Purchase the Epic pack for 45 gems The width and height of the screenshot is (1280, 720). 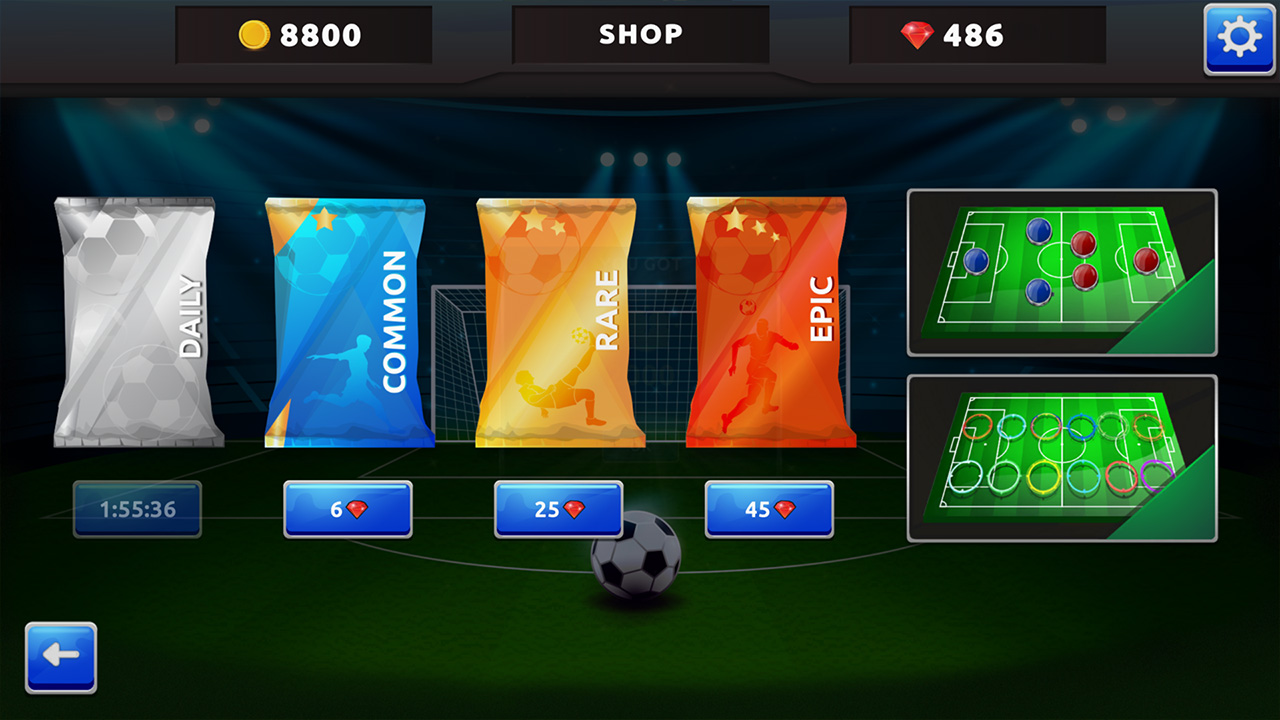tap(768, 509)
